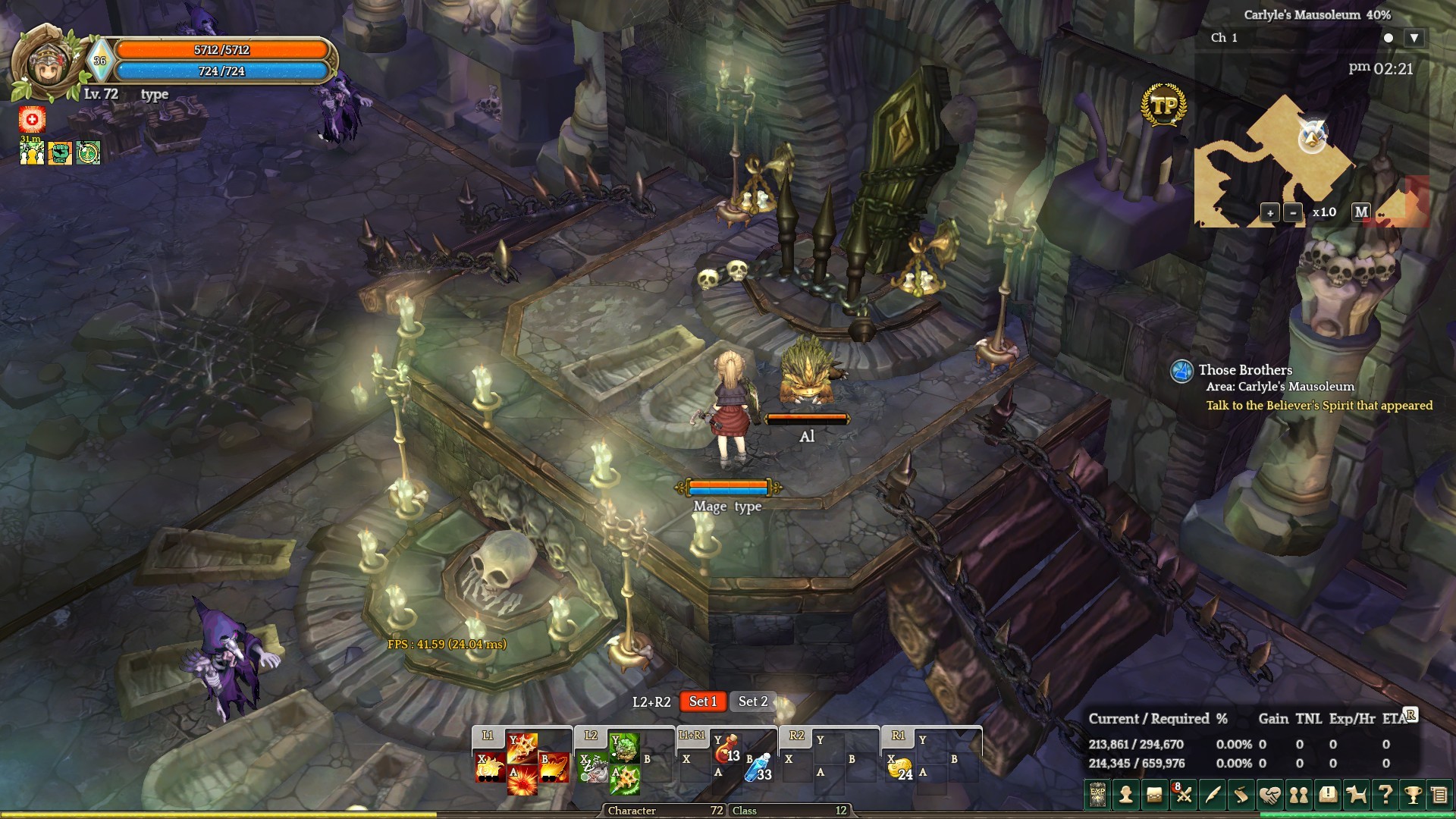This screenshot has width=1456, height=819.
Task: Open the TP premium shop badge
Action: coord(1163,106)
